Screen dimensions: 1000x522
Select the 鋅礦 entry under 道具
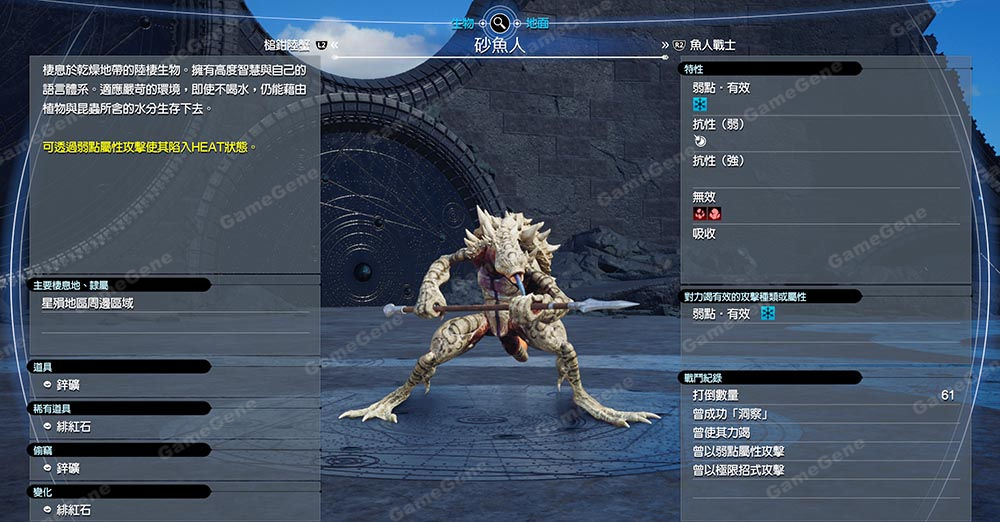point(68,385)
